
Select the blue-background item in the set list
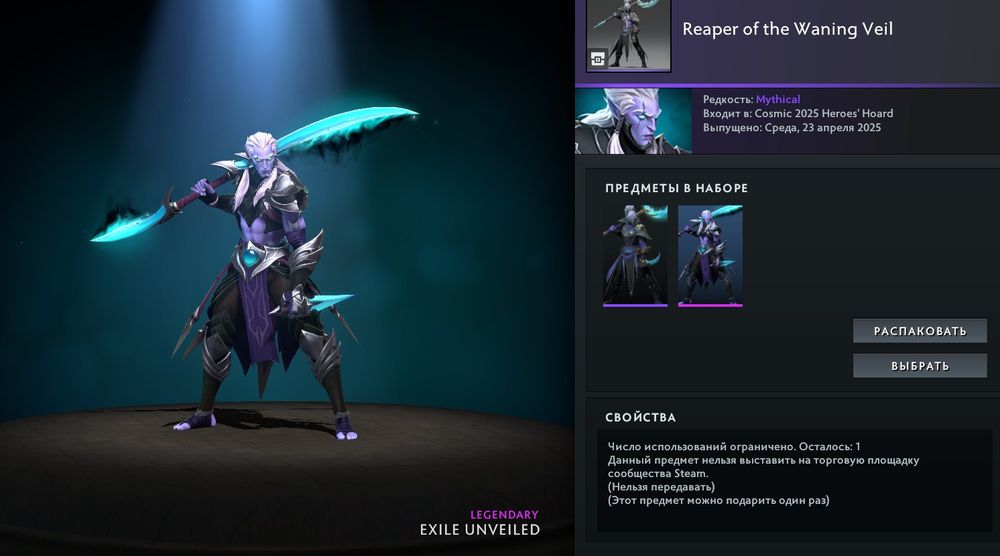coord(710,255)
